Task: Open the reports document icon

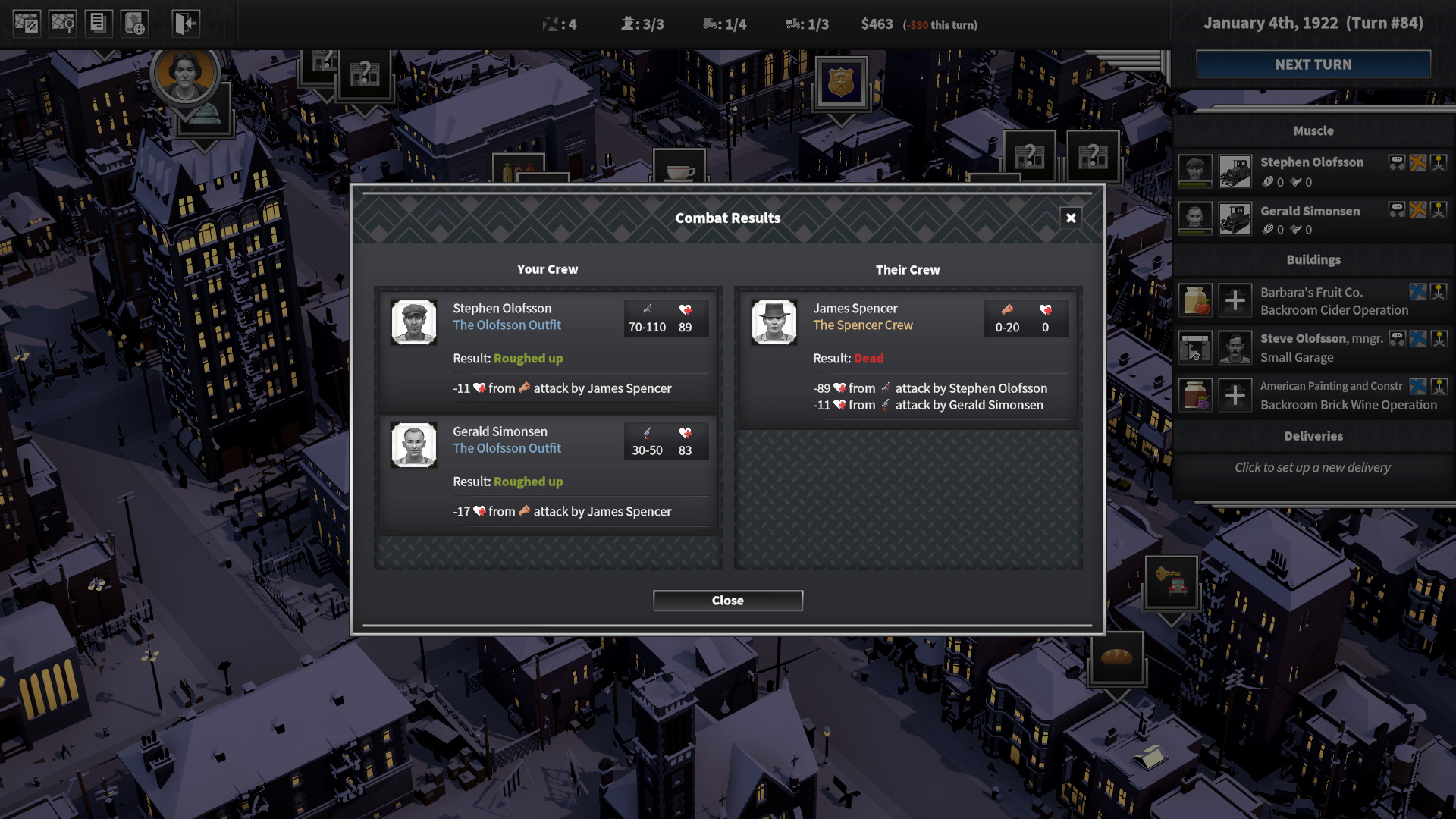Action: point(98,23)
